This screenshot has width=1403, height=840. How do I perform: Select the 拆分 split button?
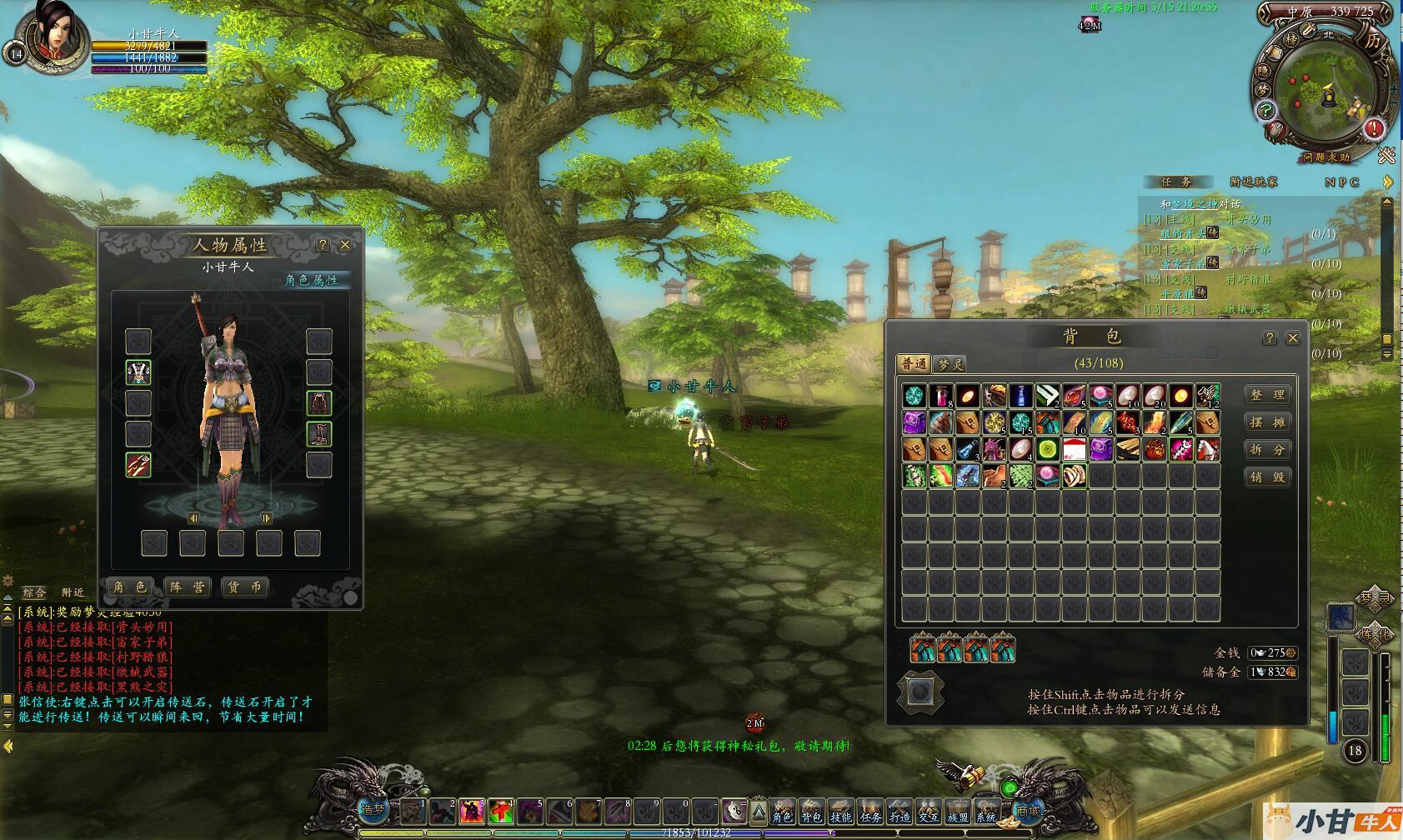click(1267, 450)
